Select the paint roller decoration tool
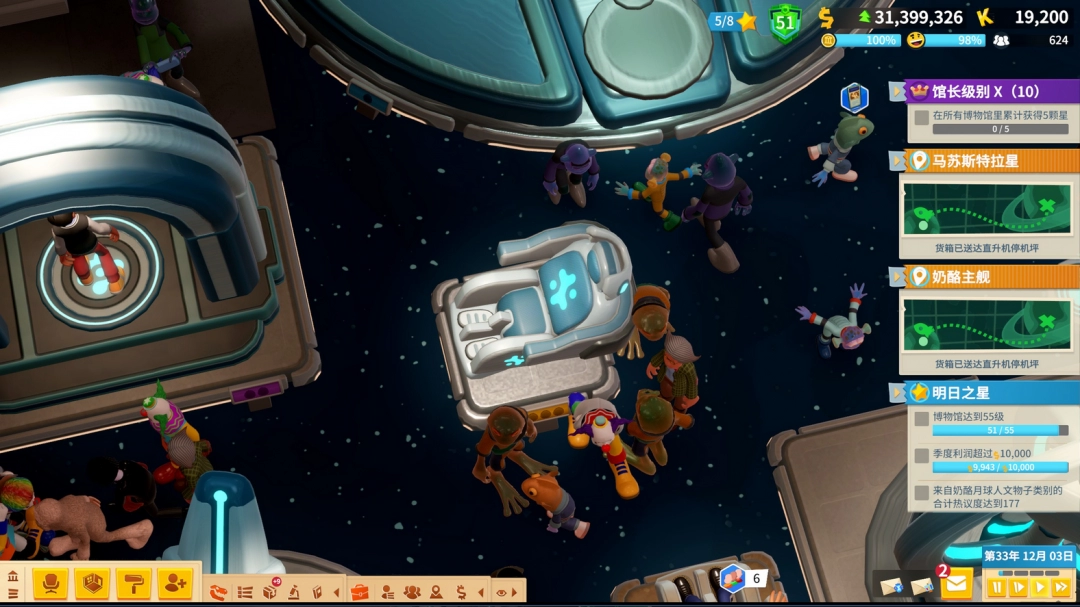1080x607 pixels. click(x=133, y=583)
